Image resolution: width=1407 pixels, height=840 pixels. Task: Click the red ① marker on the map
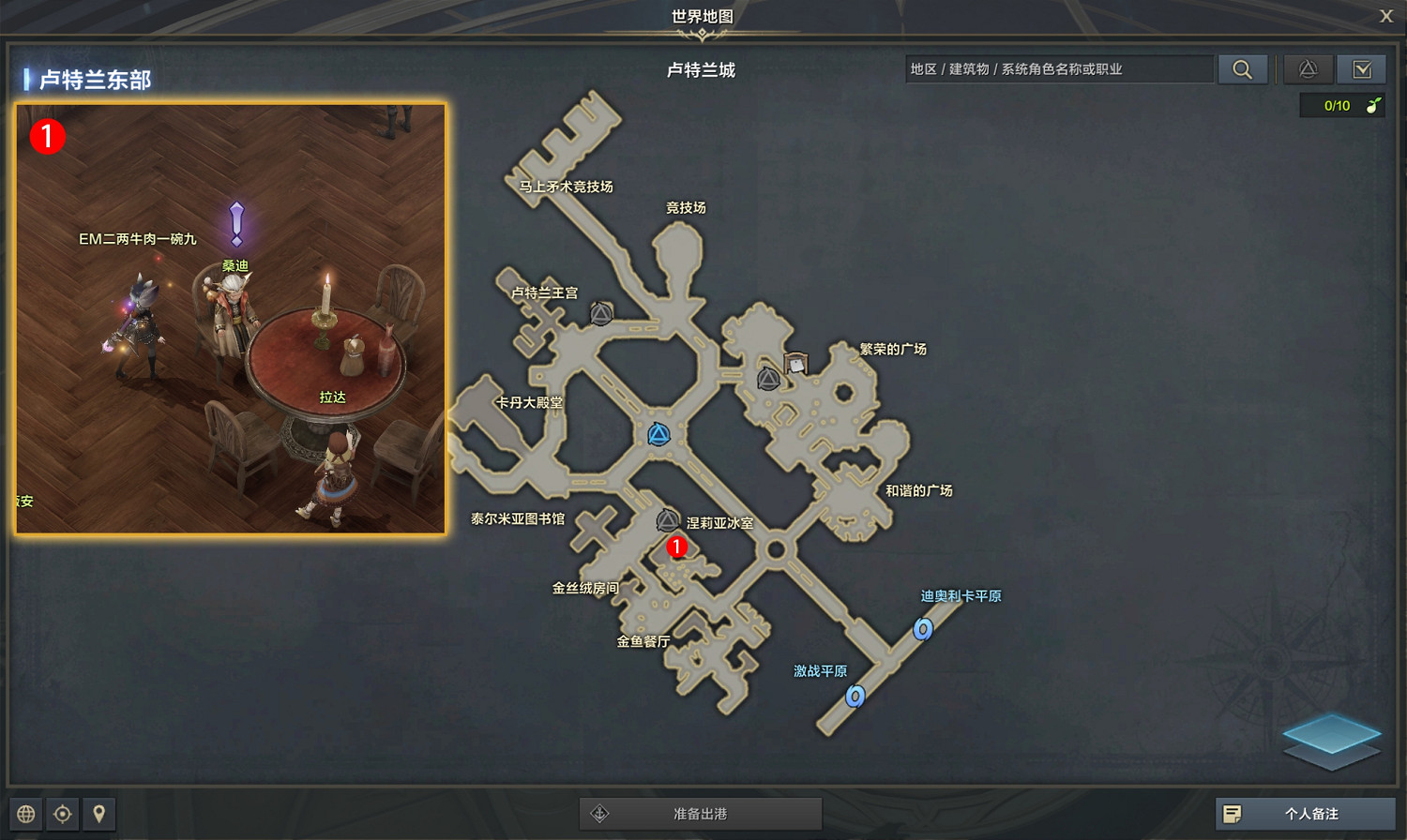click(678, 547)
